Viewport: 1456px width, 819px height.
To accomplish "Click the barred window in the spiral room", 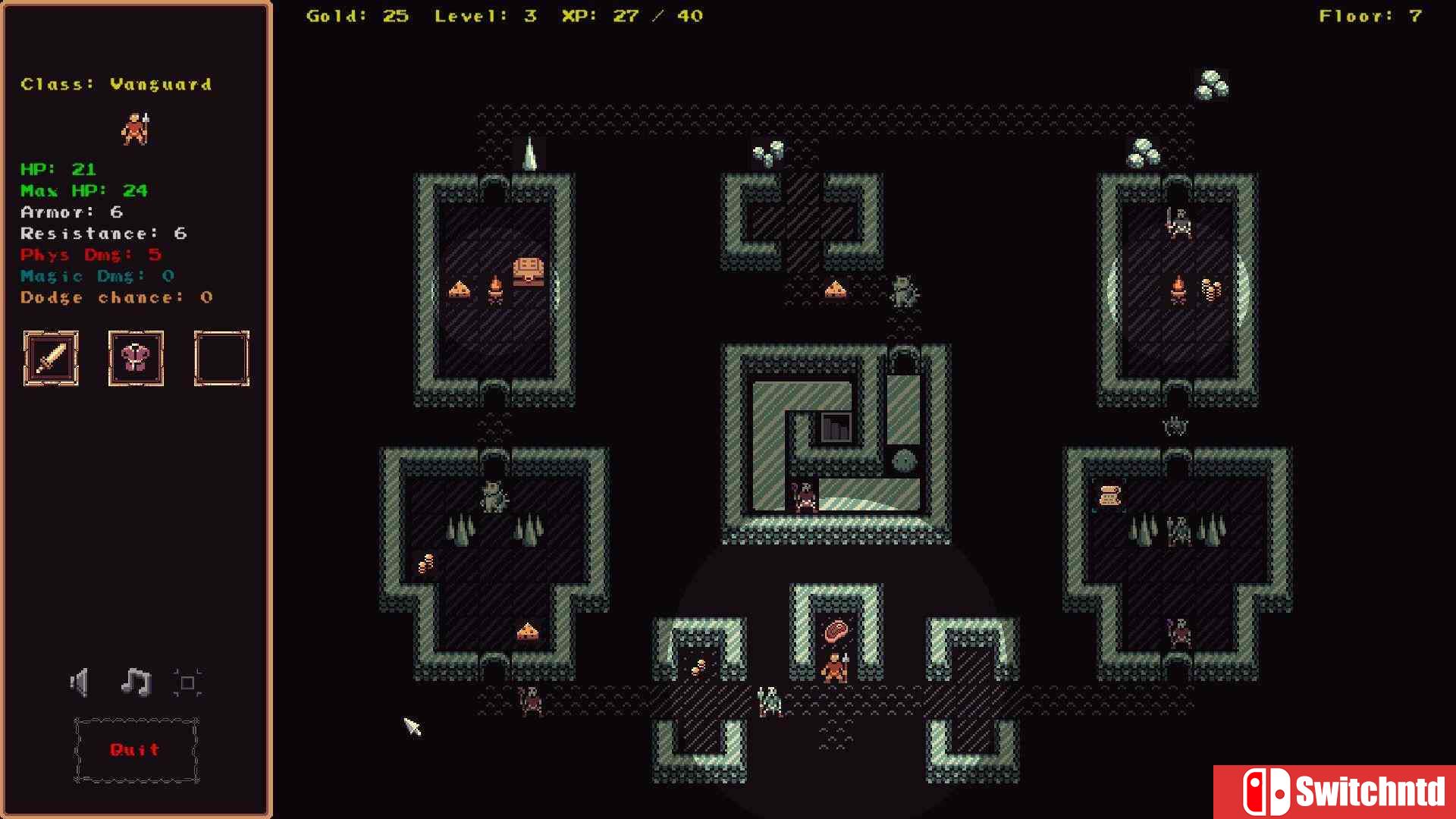I will click(837, 427).
